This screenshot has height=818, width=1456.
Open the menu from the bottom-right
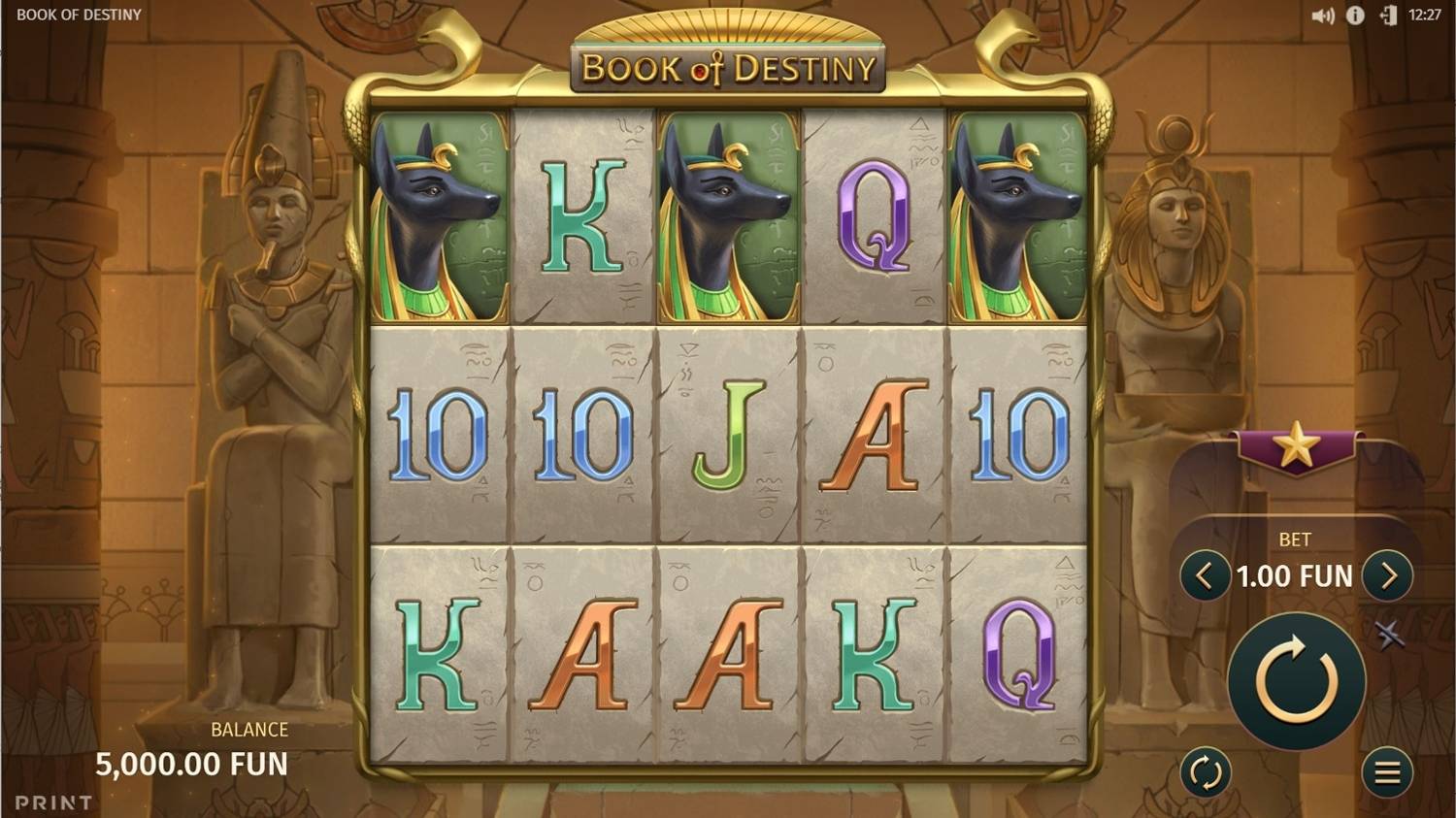pos(1385,773)
